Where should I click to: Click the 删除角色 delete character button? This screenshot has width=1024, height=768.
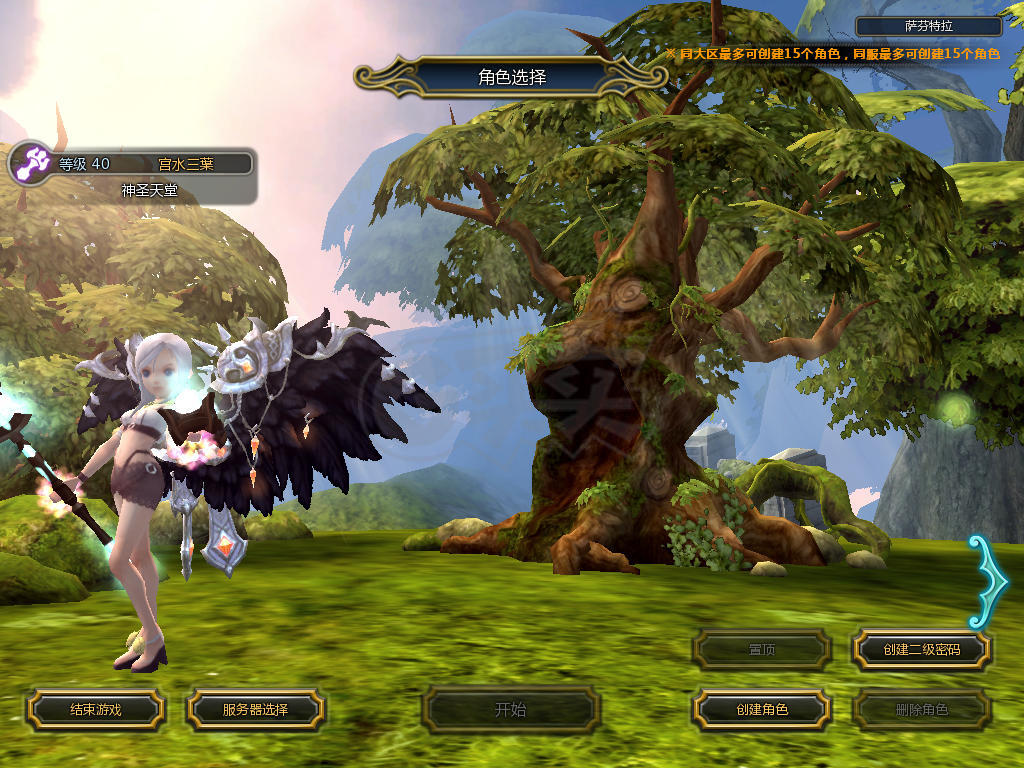tap(922, 710)
